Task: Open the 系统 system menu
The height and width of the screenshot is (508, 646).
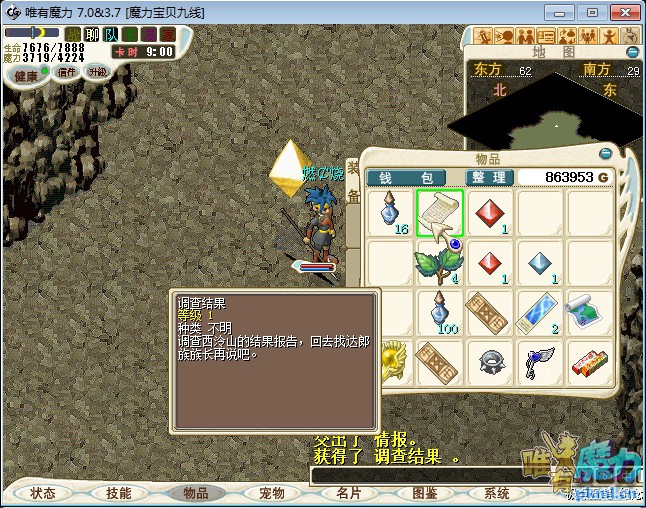Action: (x=497, y=493)
